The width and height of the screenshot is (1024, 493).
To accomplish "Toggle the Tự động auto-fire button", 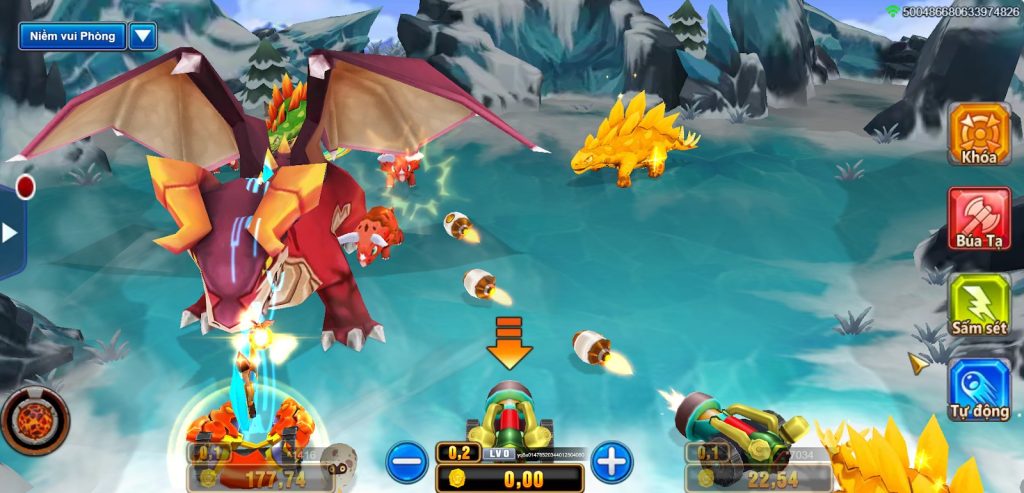I will (x=979, y=390).
